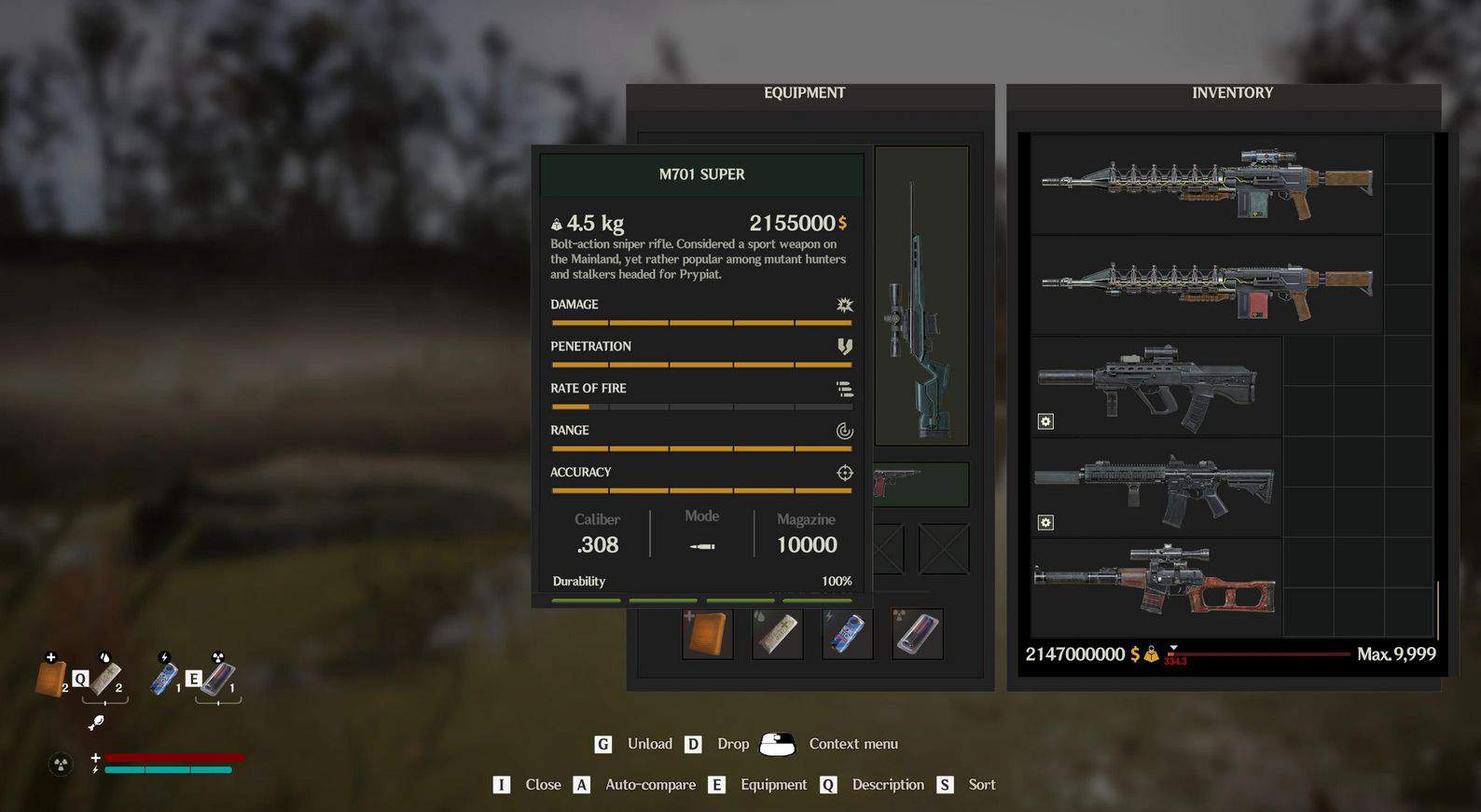Select the suppressed black carbine in inventory
Screen dimensions: 1481x812
1156,487
